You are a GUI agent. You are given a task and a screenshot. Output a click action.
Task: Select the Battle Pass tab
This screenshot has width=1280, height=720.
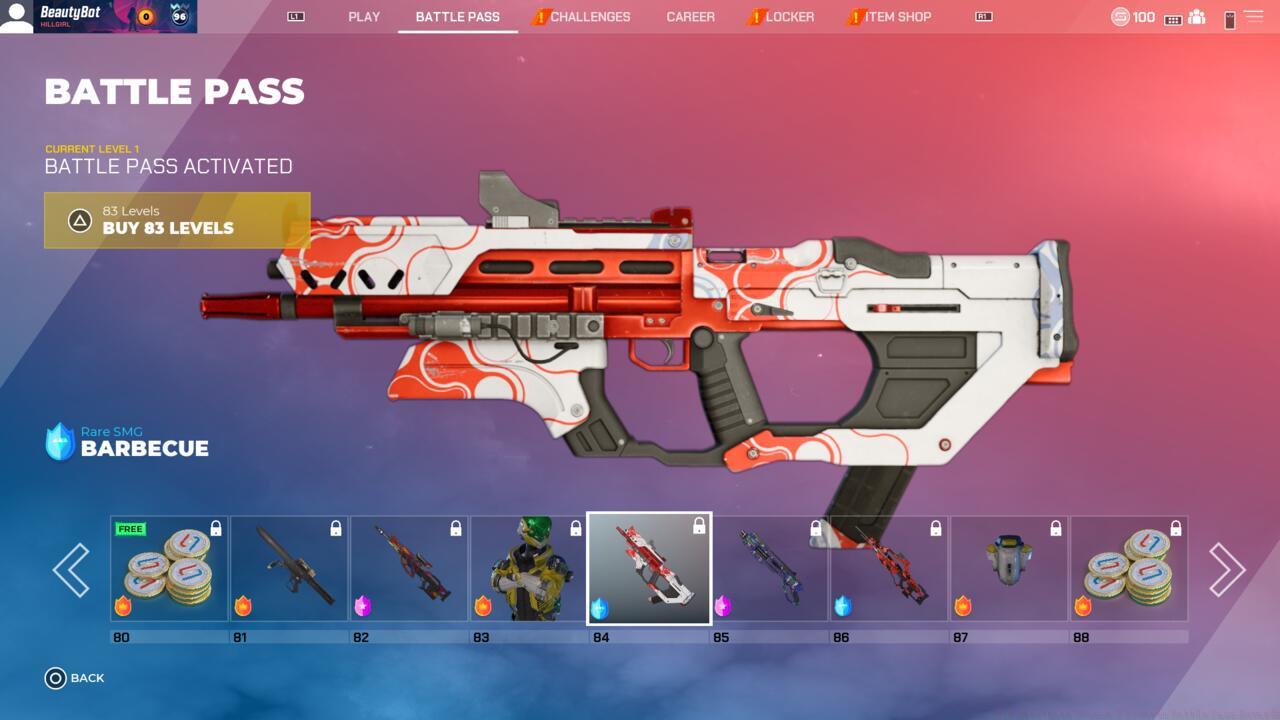pyautogui.click(x=457, y=17)
